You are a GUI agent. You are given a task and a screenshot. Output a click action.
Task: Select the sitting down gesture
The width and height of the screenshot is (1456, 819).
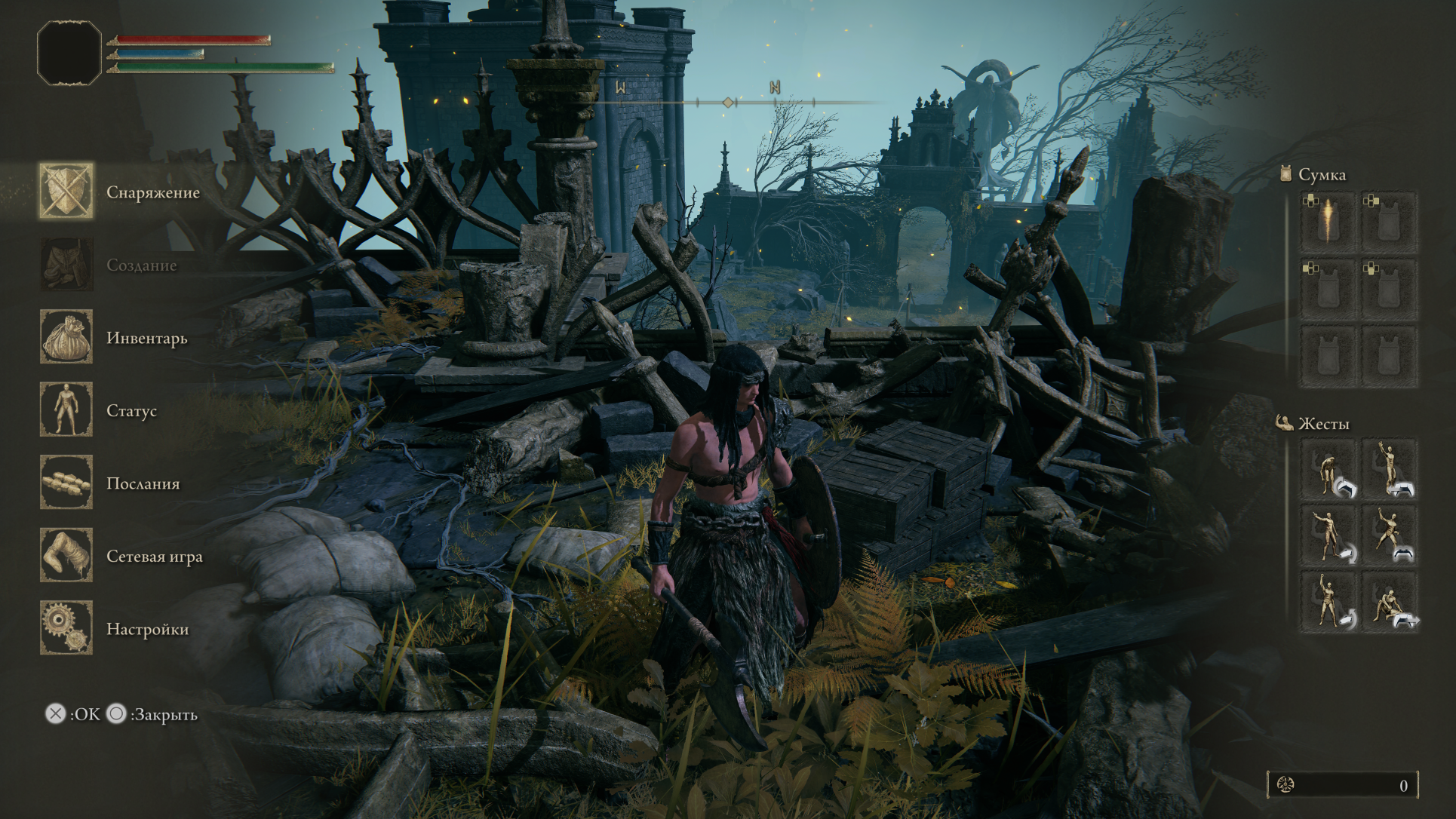tap(1390, 602)
